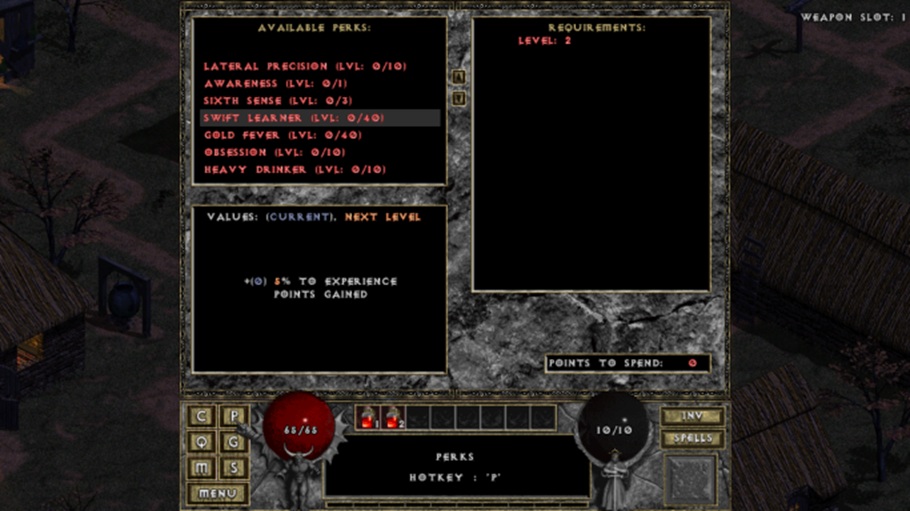Open the quest log with Q button
910x511 pixels.
(x=203, y=442)
